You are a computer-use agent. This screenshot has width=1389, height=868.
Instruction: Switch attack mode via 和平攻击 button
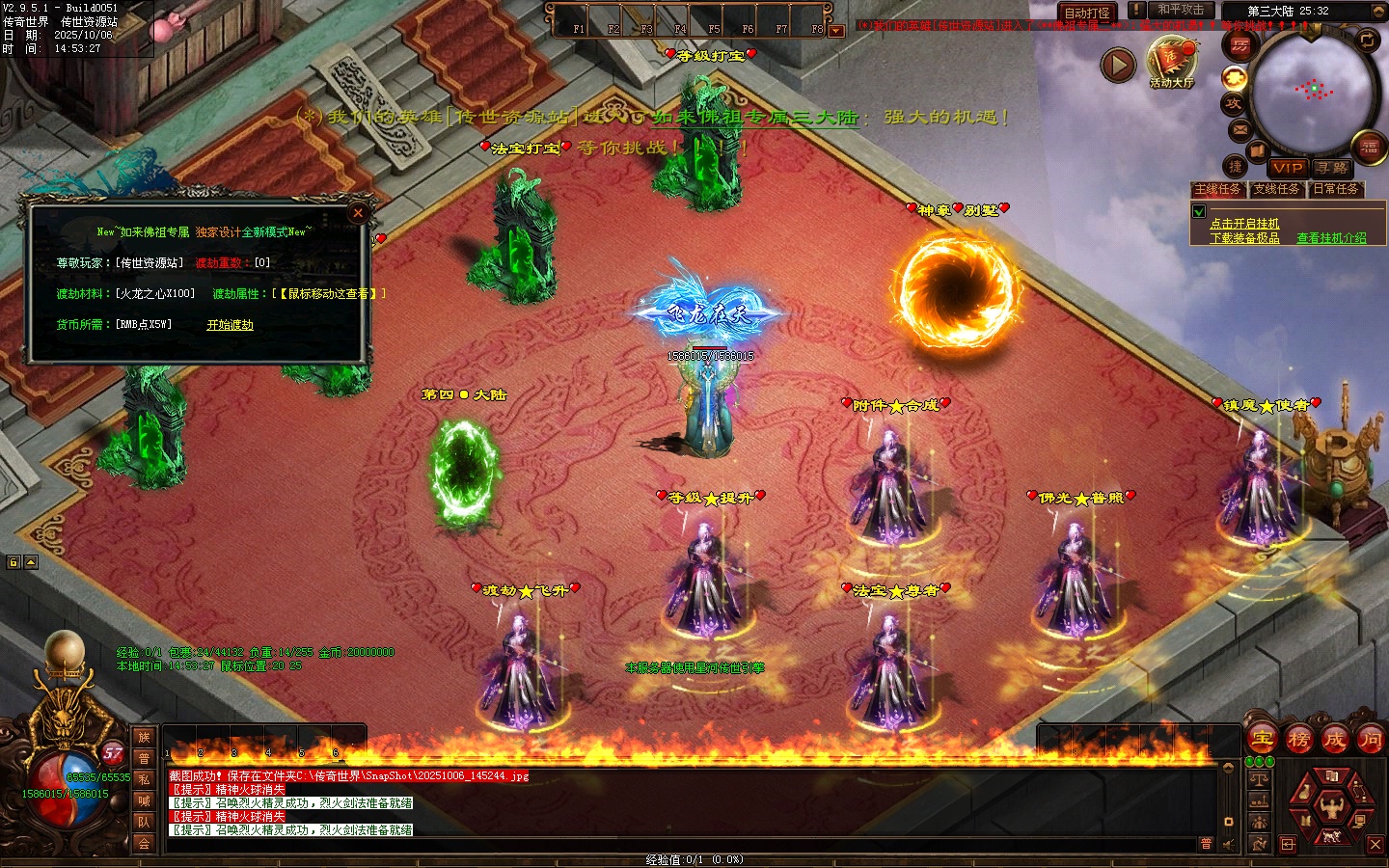[x=1181, y=10]
